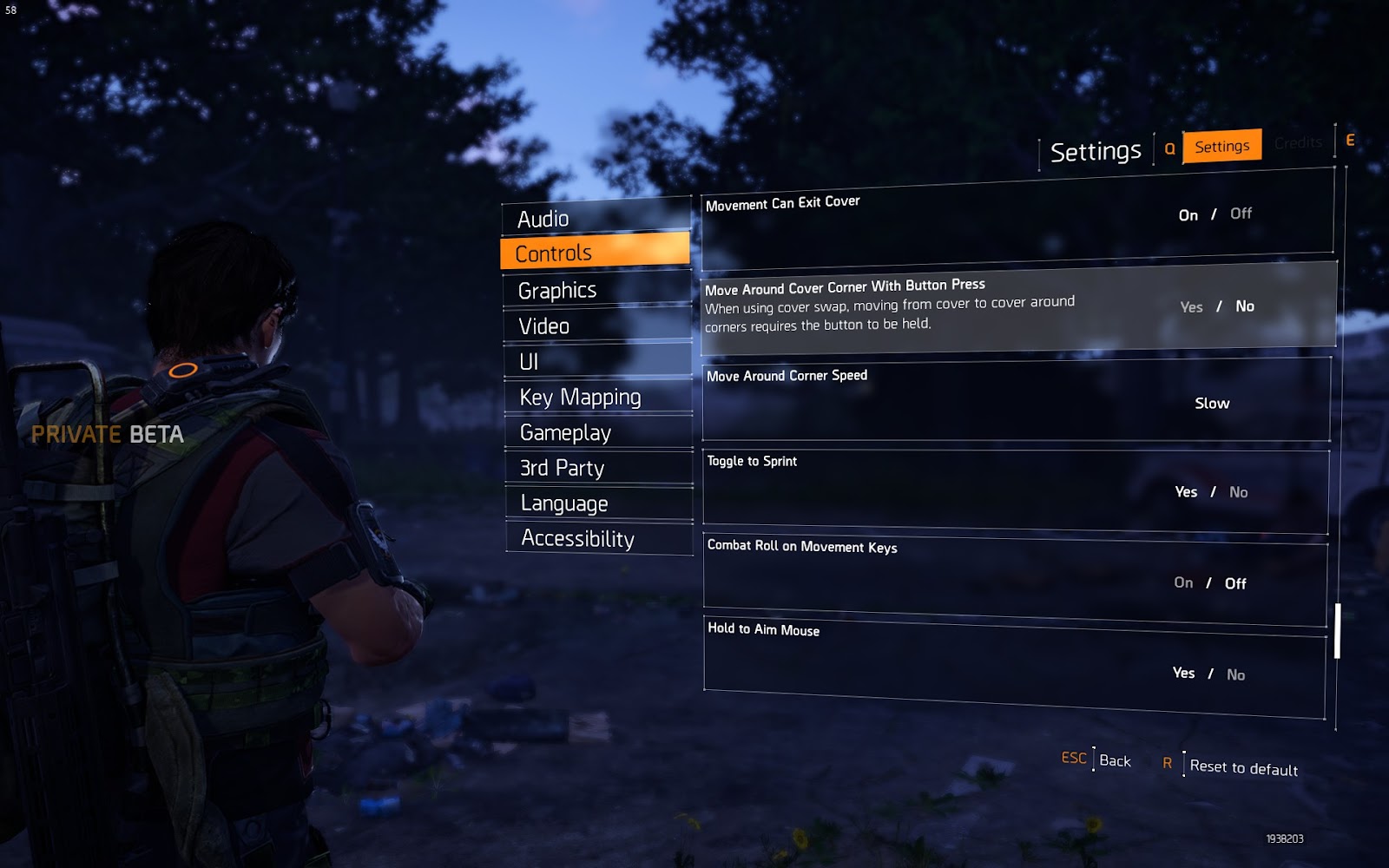The height and width of the screenshot is (868, 1389).
Task: Open the Language settings category
Action: pyautogui.click(x=599, y=503)
